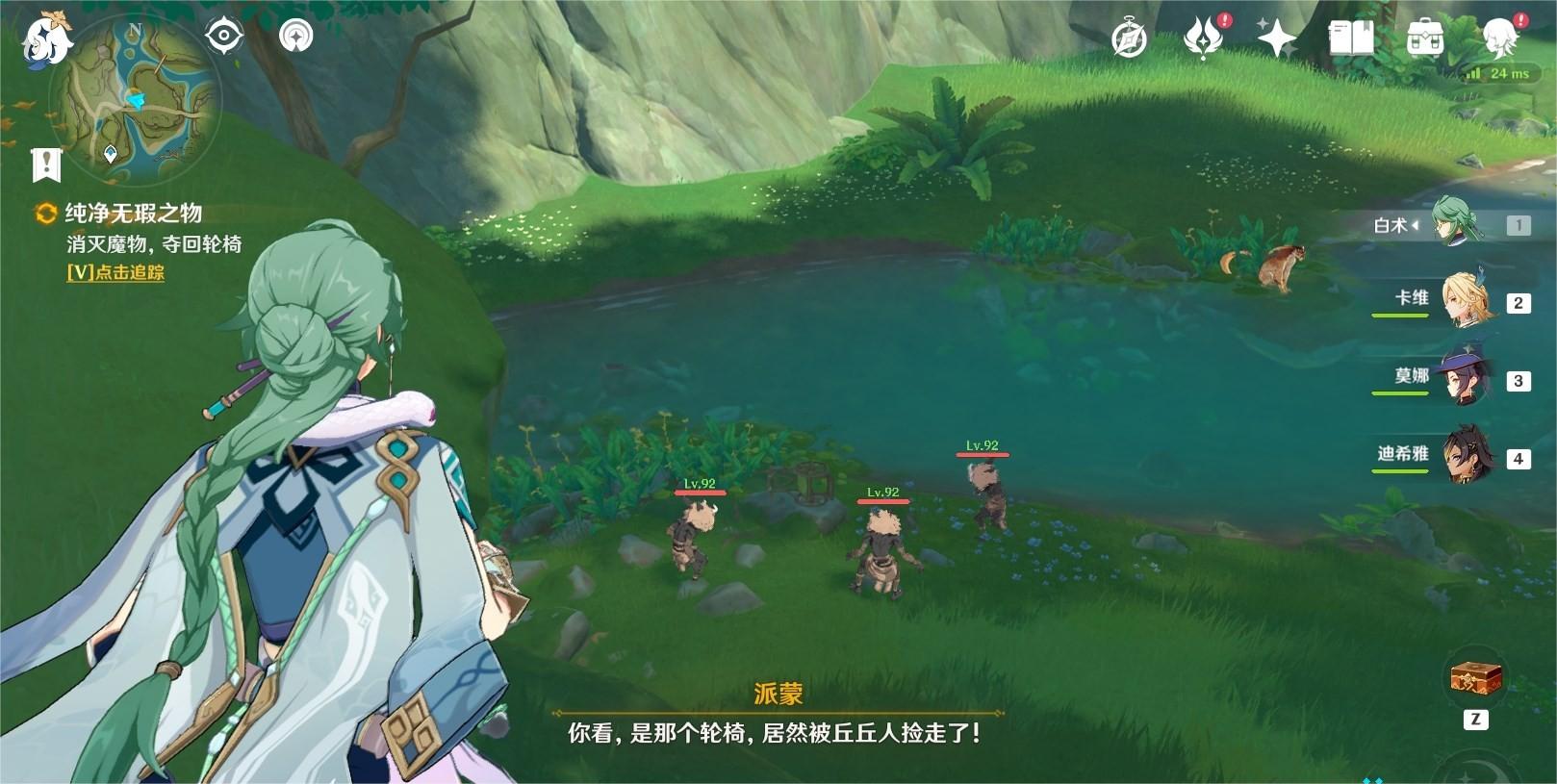The width and height of the screenshot is (1557, 784).
Task: Open the Wish screen star icon
Action: [1277, 38]
